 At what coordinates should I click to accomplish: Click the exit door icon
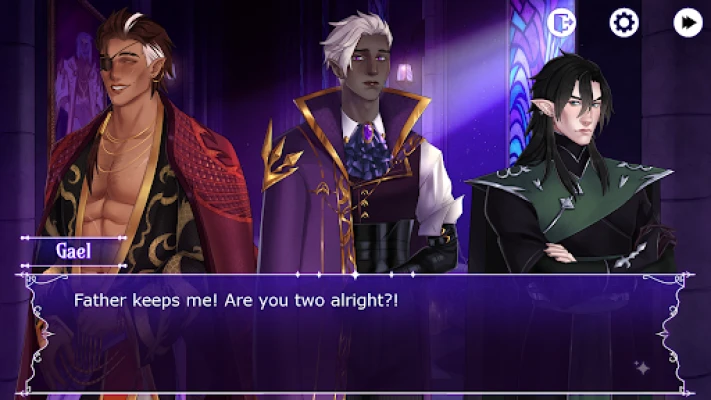click(x=561, y=22)
